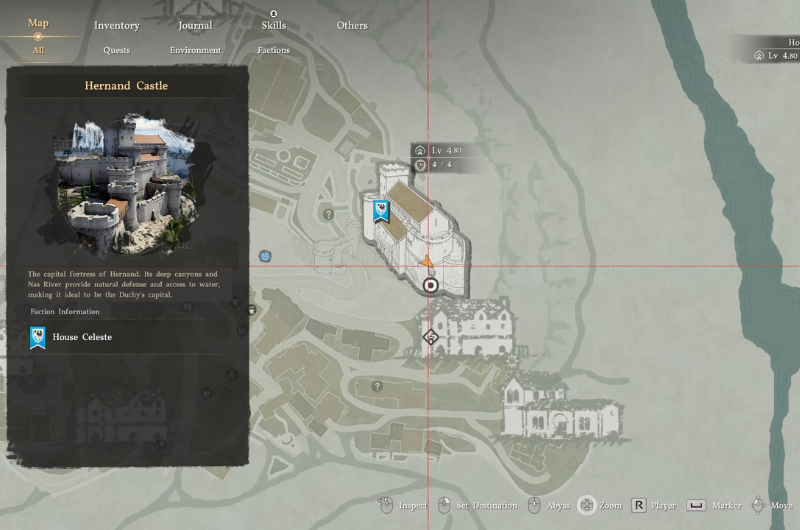800x530 pixels.
Task: Click the diamond-shaped marker on the map
Action: tap(430, 337)
